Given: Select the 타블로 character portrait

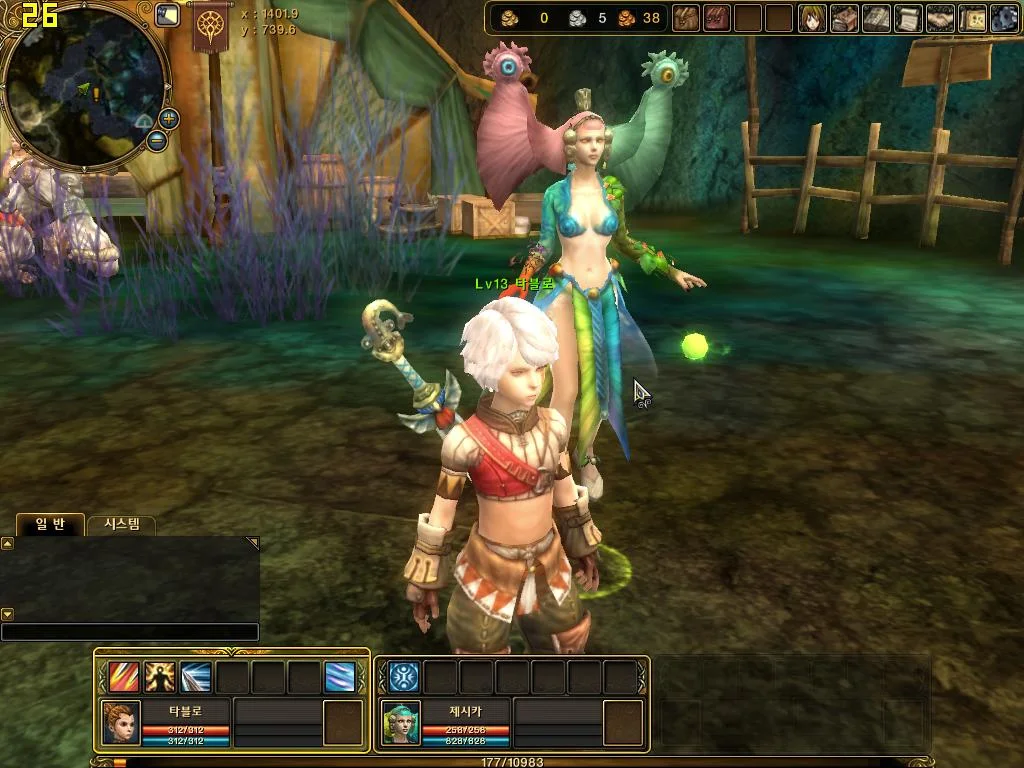Looking at the screenshot, I should pos(121,722).
